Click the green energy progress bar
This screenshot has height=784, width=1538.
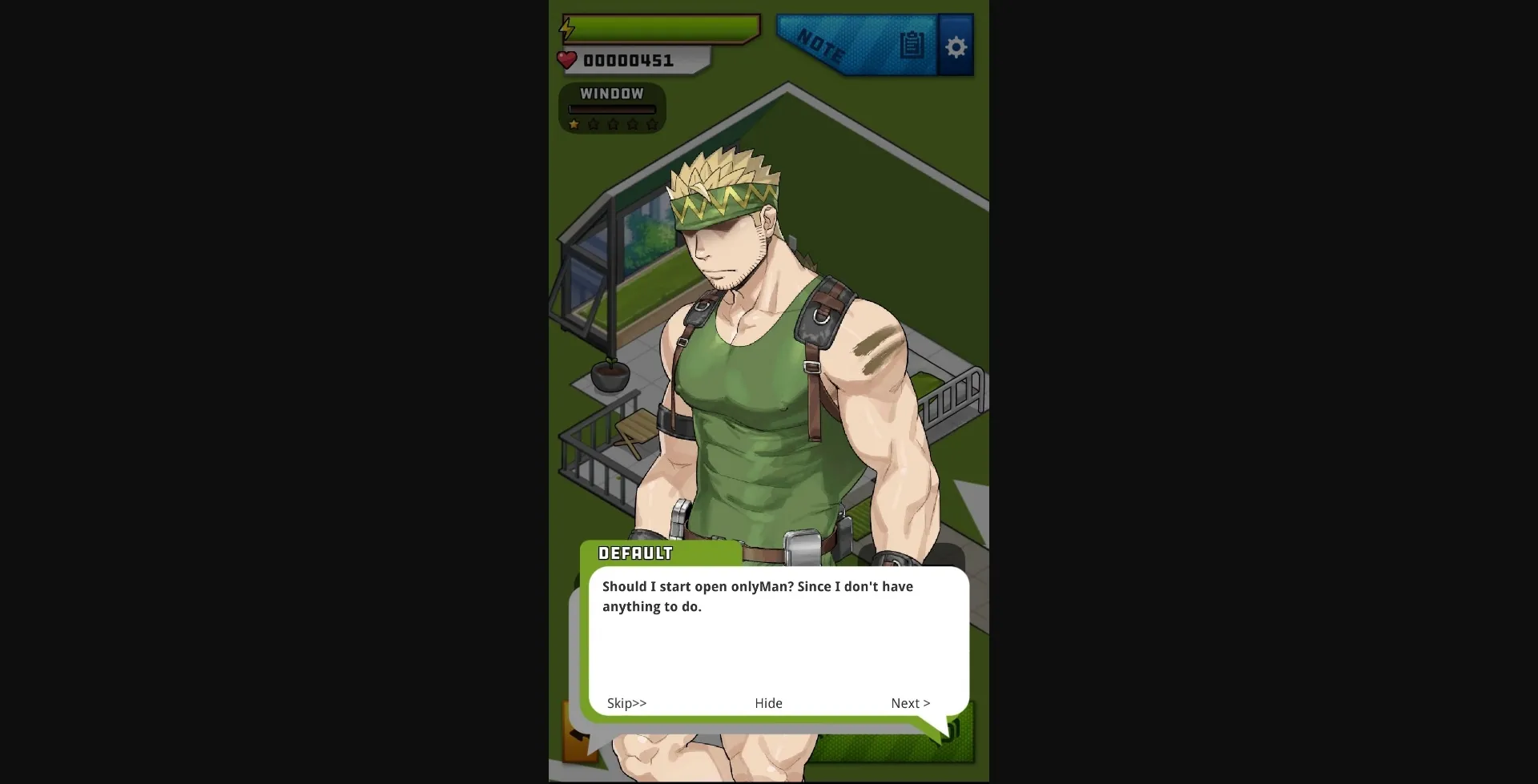coord(659,28)
